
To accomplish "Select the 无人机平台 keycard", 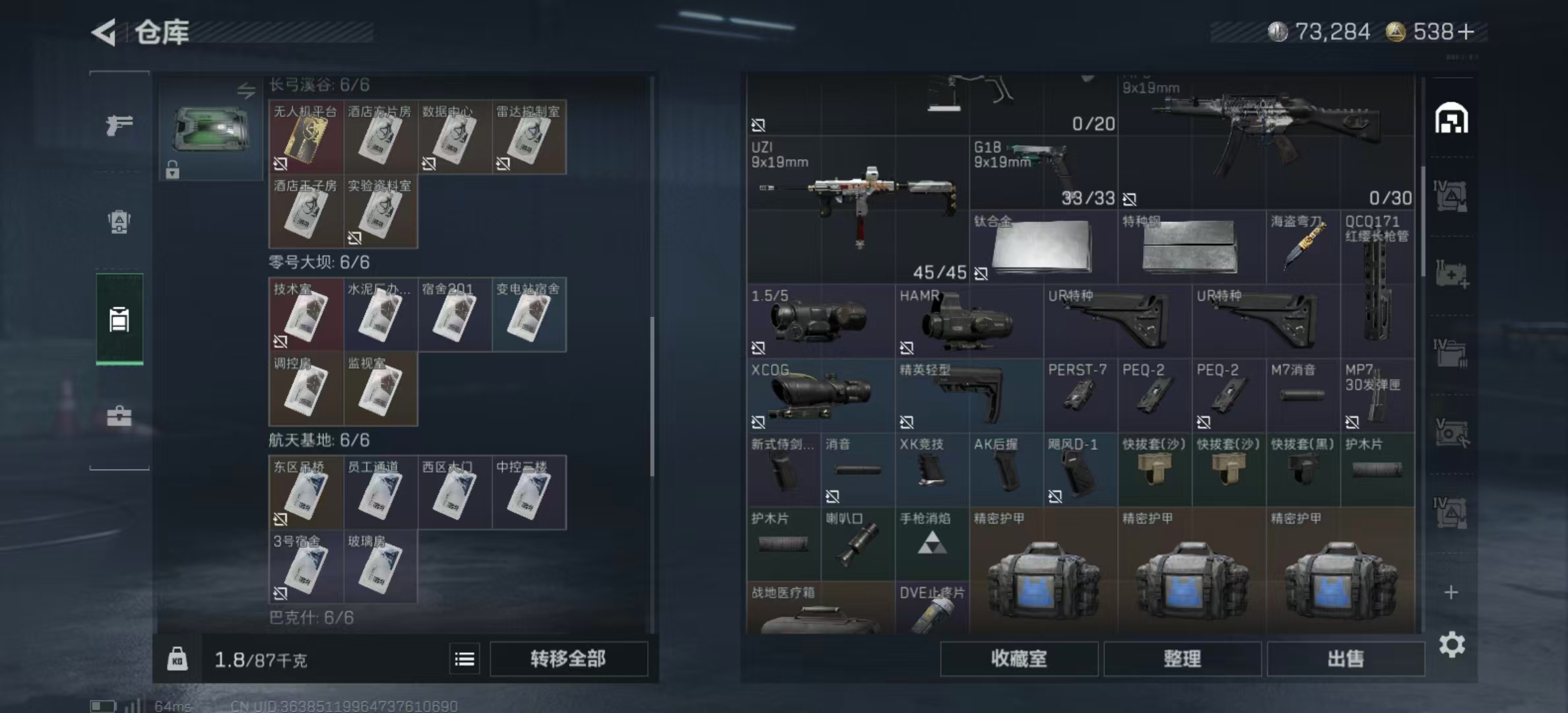I will tap(306, 137).
